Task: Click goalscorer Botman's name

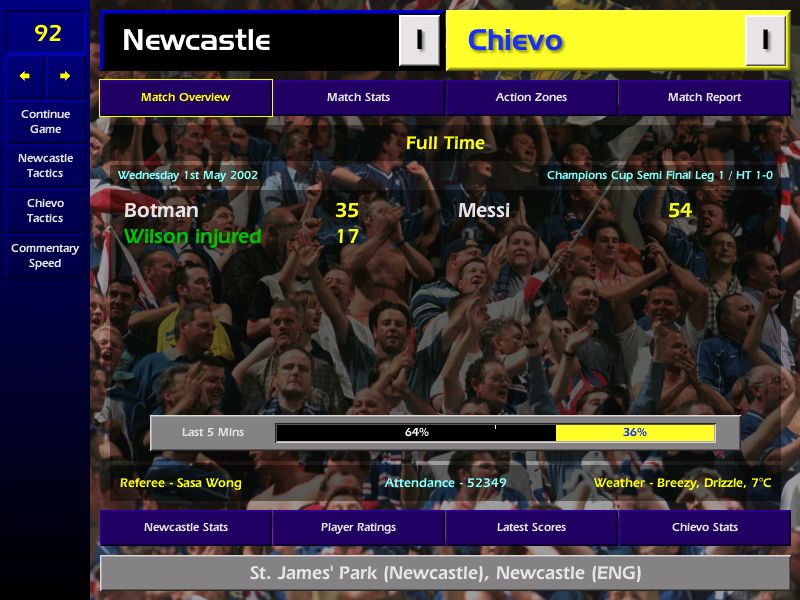Action: pos(161,211)
